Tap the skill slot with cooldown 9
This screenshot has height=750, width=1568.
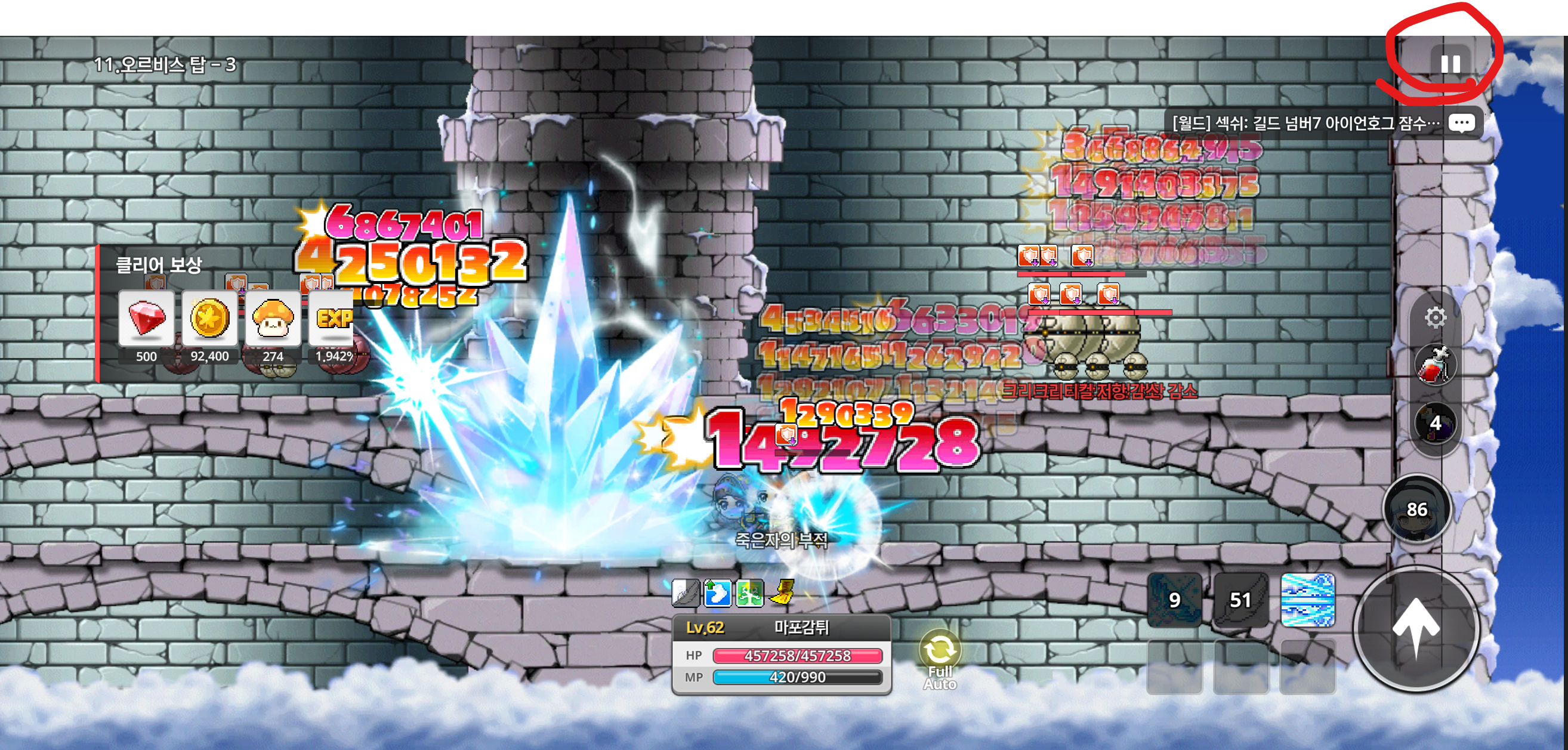[1174, 600]
